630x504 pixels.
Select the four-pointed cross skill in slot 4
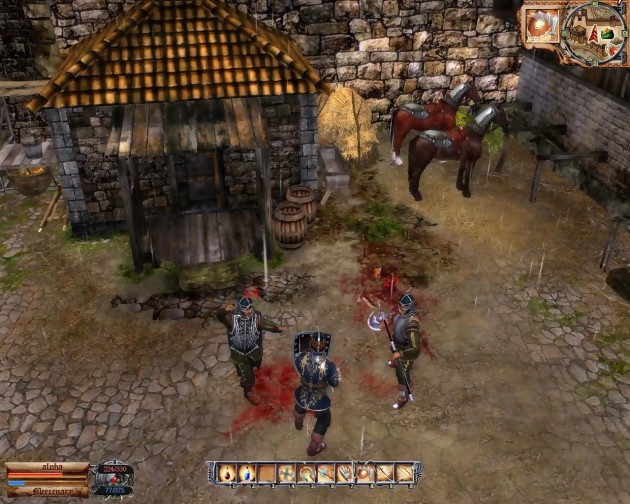(287, 473)
